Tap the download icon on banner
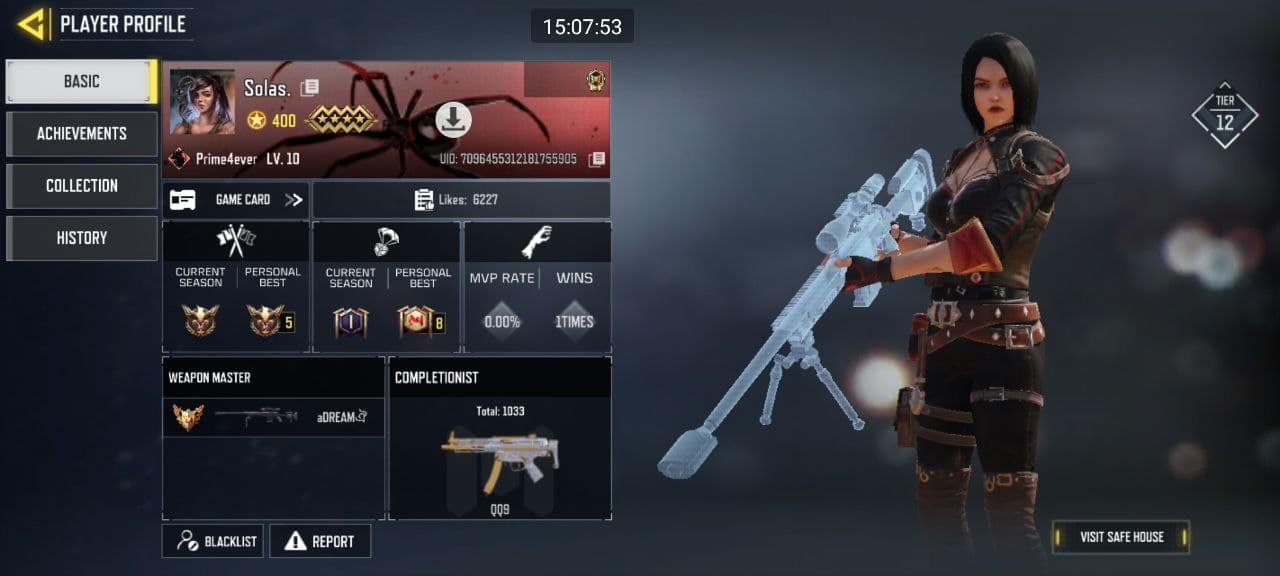 (453, 121)
